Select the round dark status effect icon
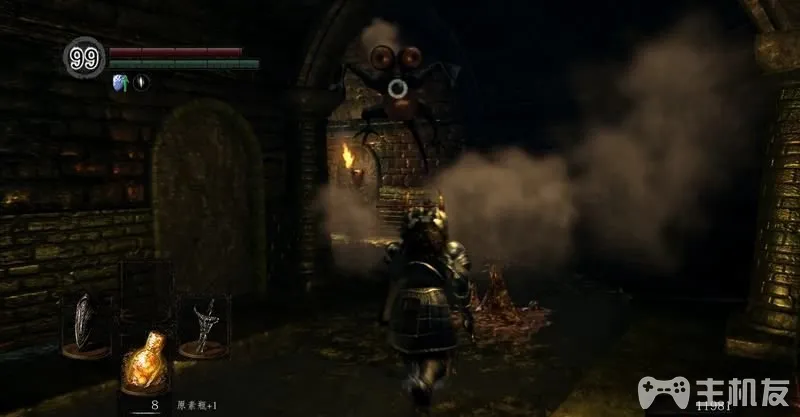800x417 pixels. (x=141, y=83)
